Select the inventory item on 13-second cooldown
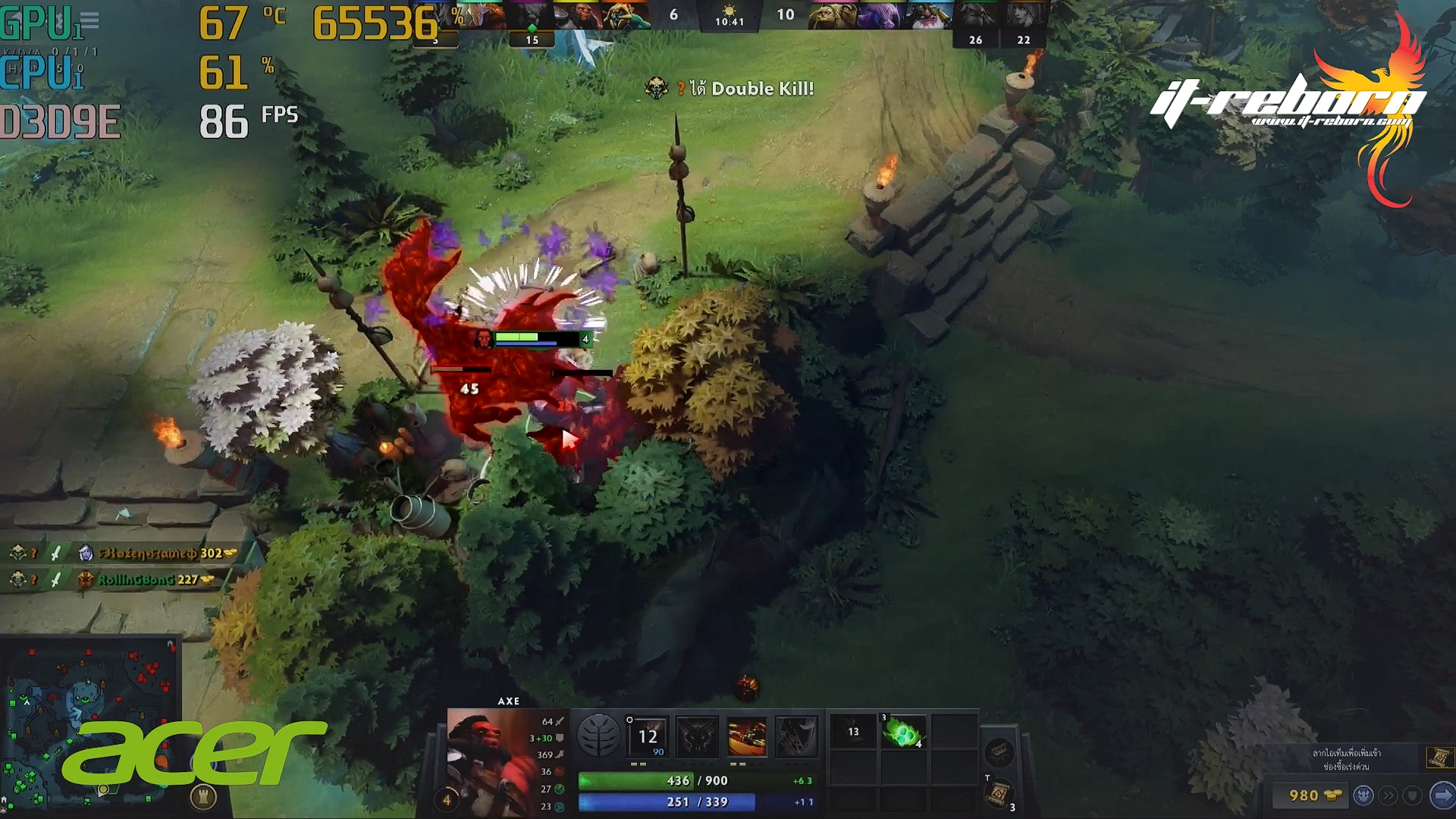The width and height of the screenshot is (1456, 819). [x=853, y=733]
